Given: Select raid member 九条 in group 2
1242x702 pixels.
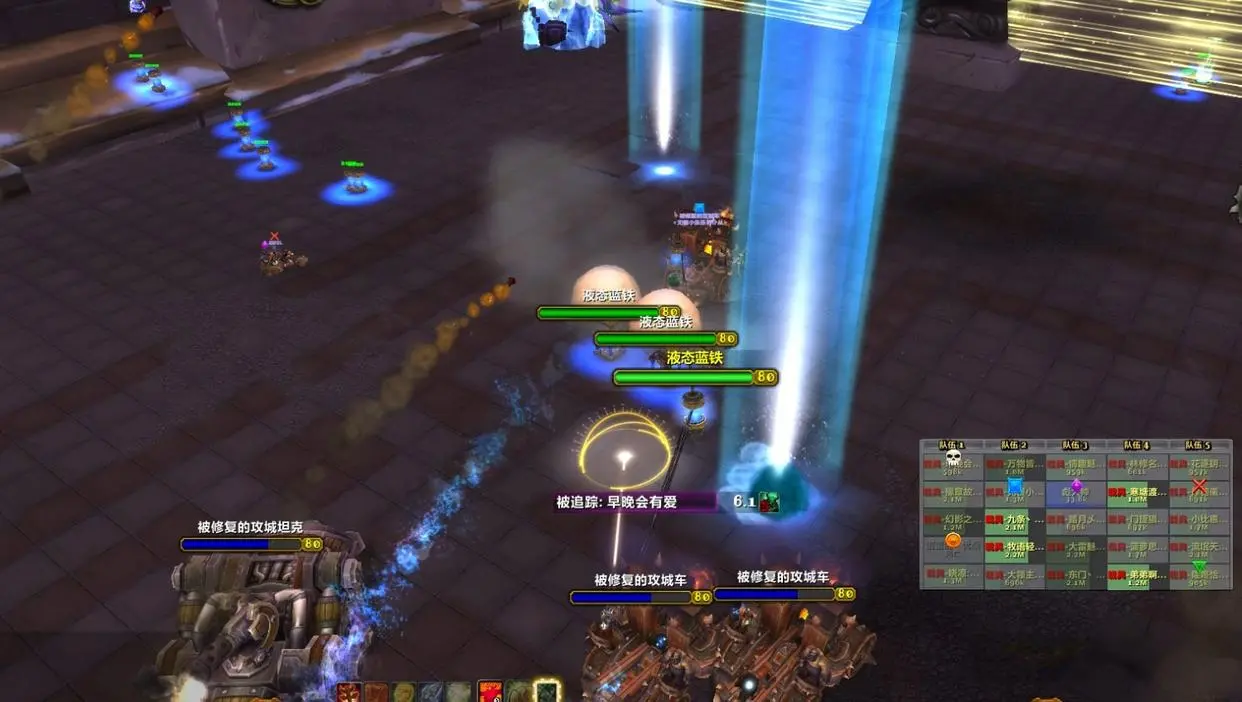Looking at the screenshot, I should (x=1014, y=520).
